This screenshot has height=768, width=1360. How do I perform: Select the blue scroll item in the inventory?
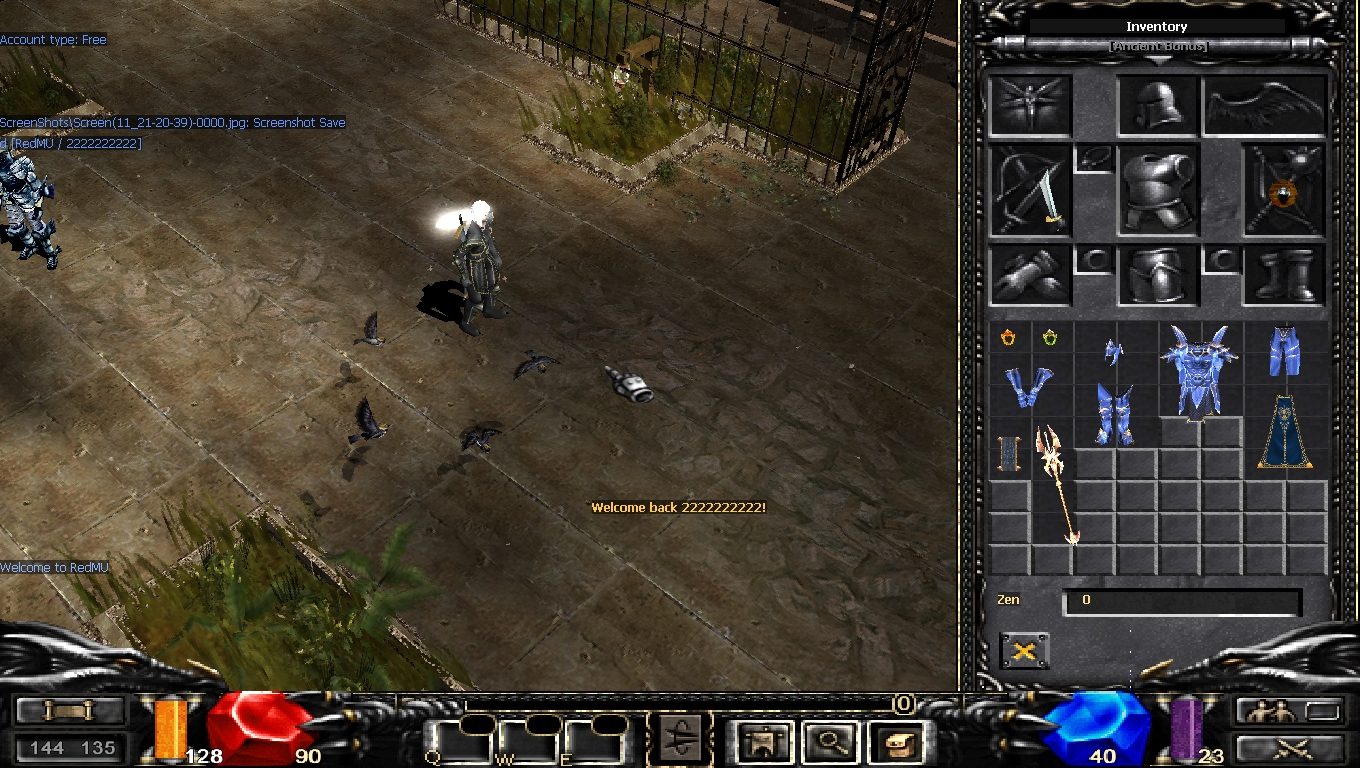pos(1008,455)
